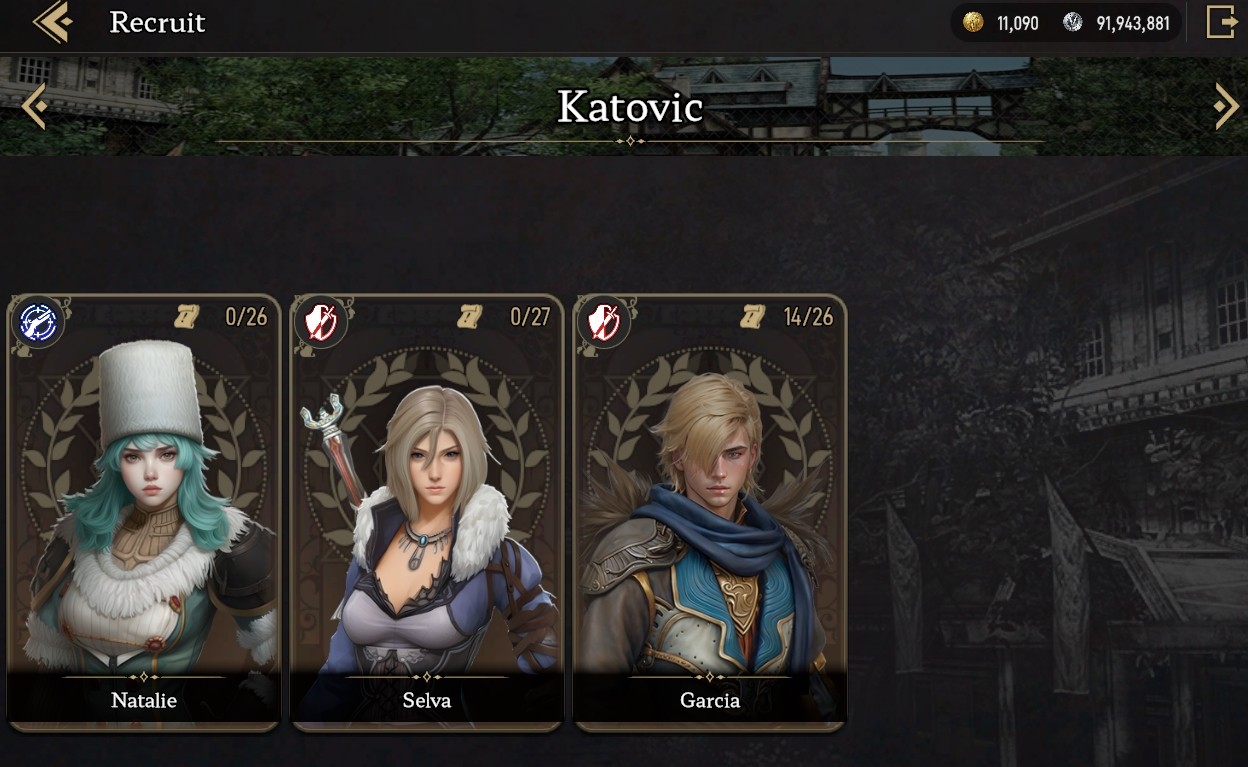Pick Garcia's recruit card
This screenshot has height=767, width=1248.
710,512
